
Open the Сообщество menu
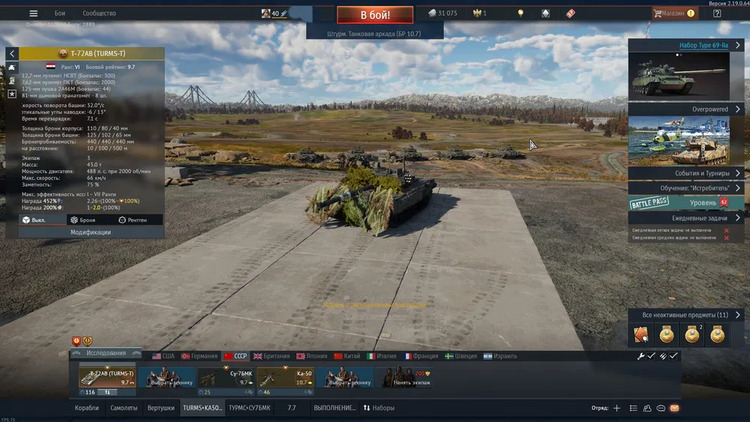[98, 14]
